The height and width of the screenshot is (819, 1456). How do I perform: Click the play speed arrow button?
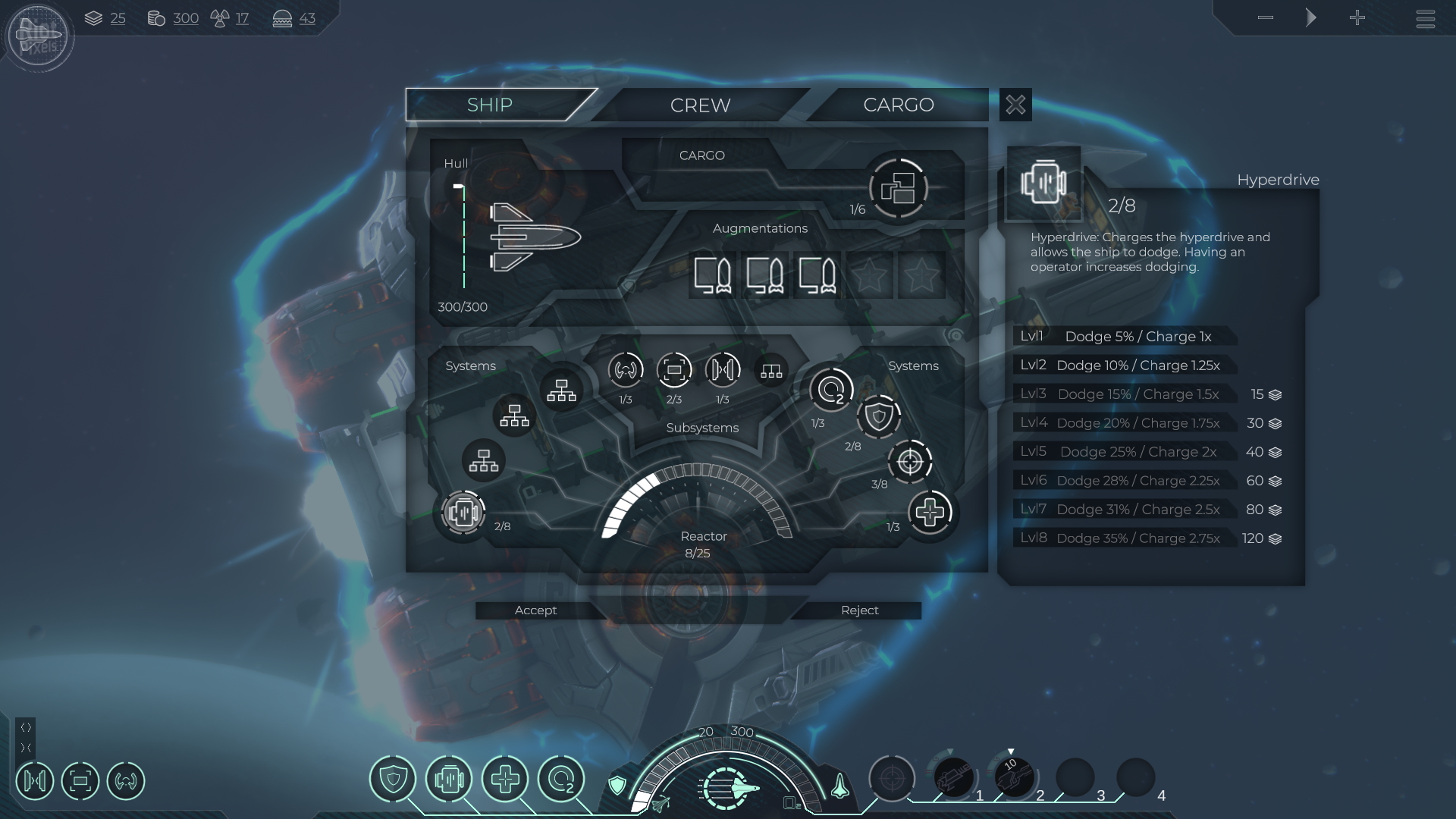pyautogui.click(x=1311, y=17)
